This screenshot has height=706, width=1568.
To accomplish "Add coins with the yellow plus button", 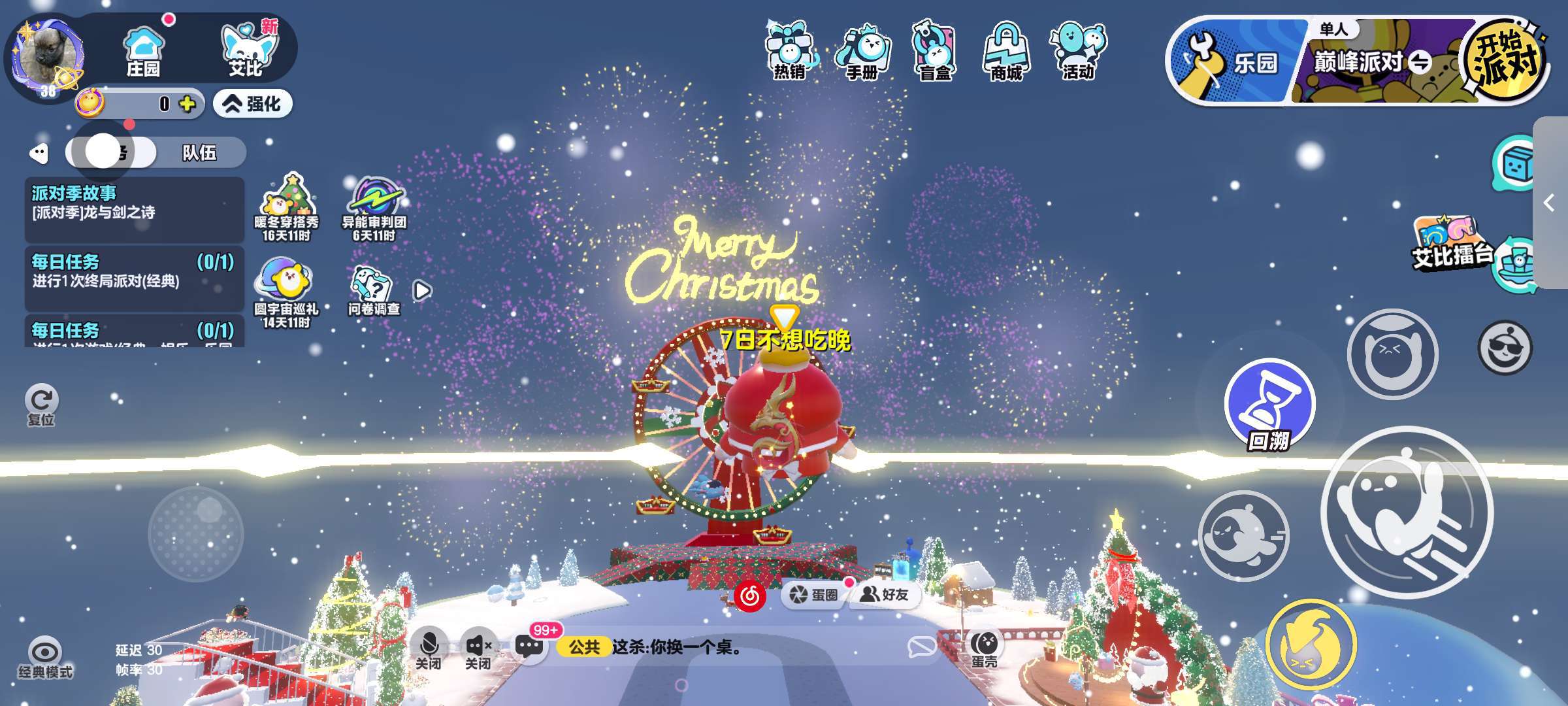I will point(188,104).
